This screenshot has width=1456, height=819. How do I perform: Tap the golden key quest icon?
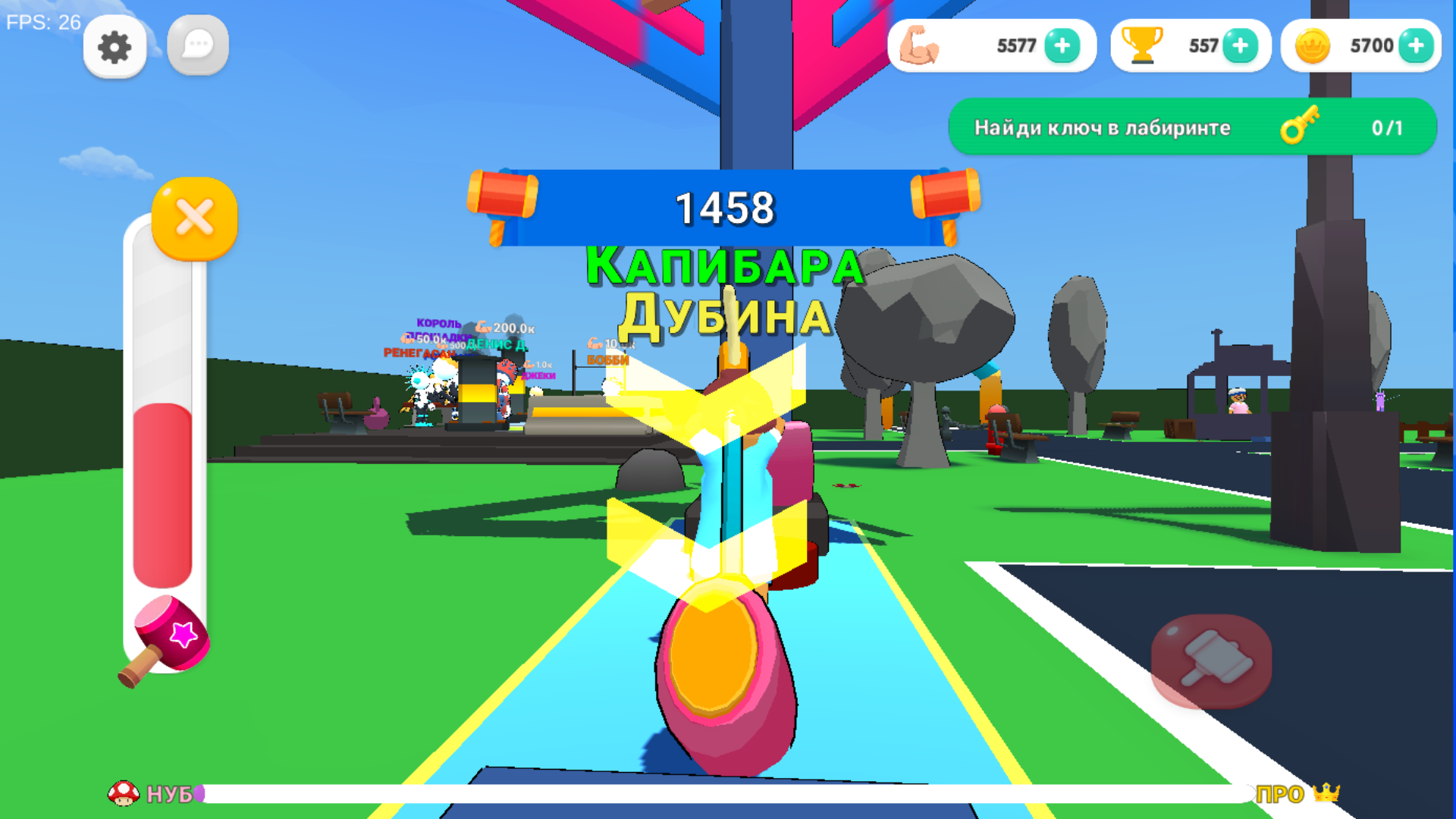coord(1300,127)
